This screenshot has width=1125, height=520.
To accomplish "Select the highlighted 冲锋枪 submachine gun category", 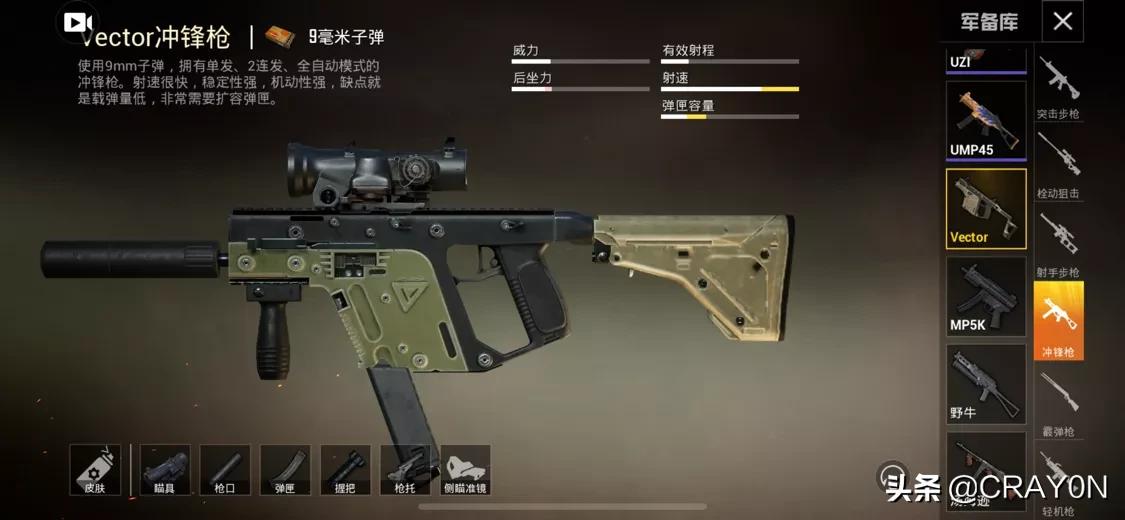I will coord(1058,320).
